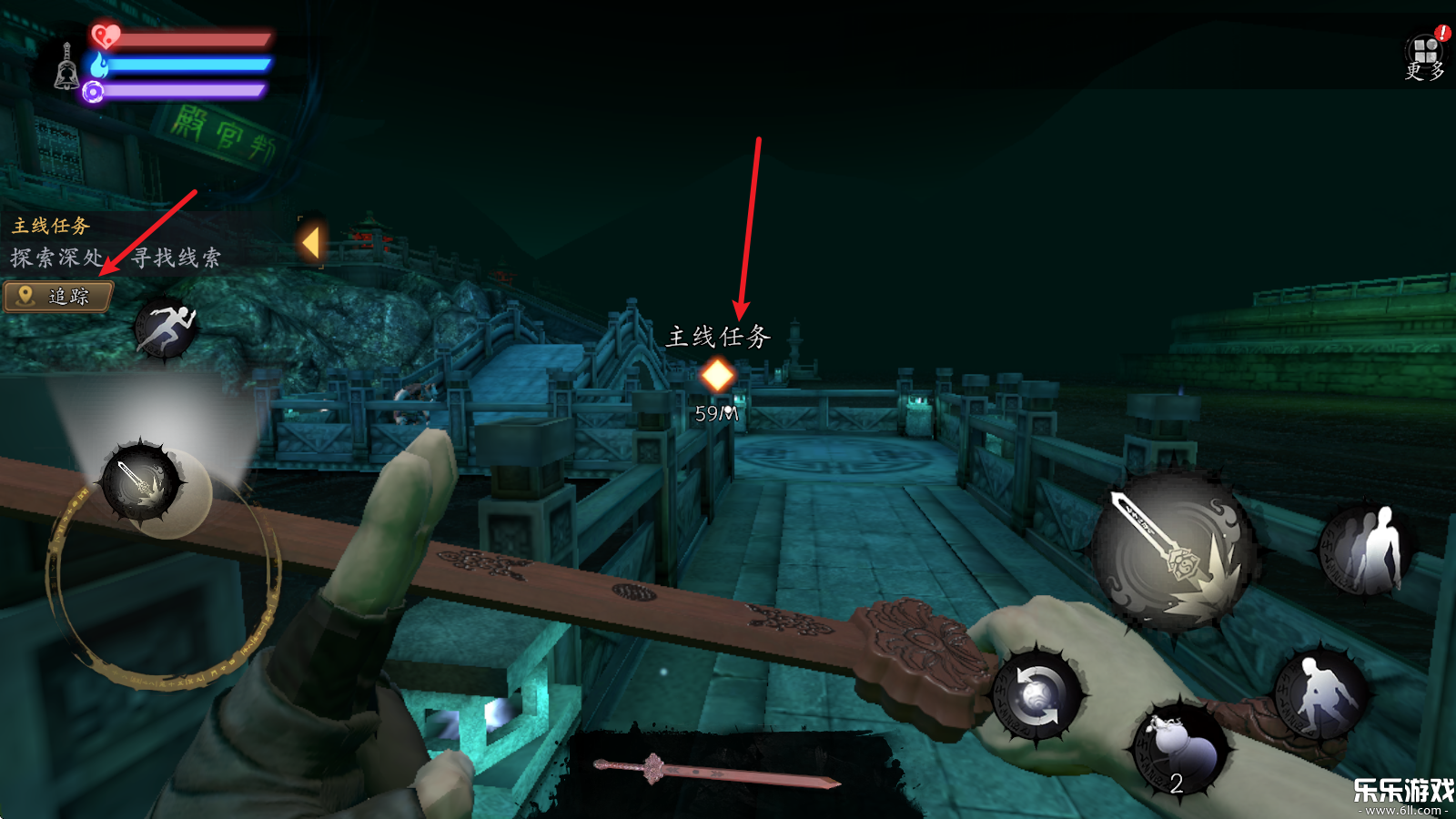1456x819 pixels.
Task: Trigger the crouching figure dodge skill
Action: (1320, 694)
